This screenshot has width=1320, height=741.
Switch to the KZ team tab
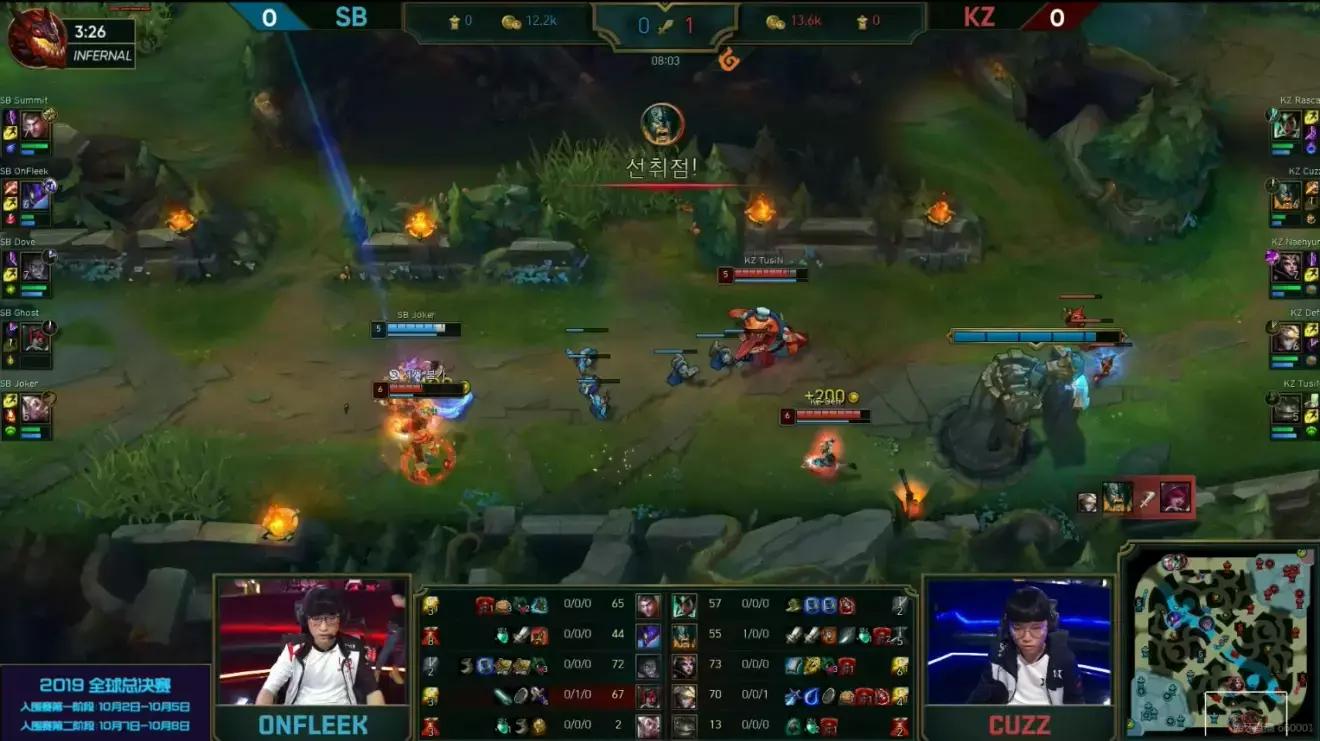[x=978, y=17]
